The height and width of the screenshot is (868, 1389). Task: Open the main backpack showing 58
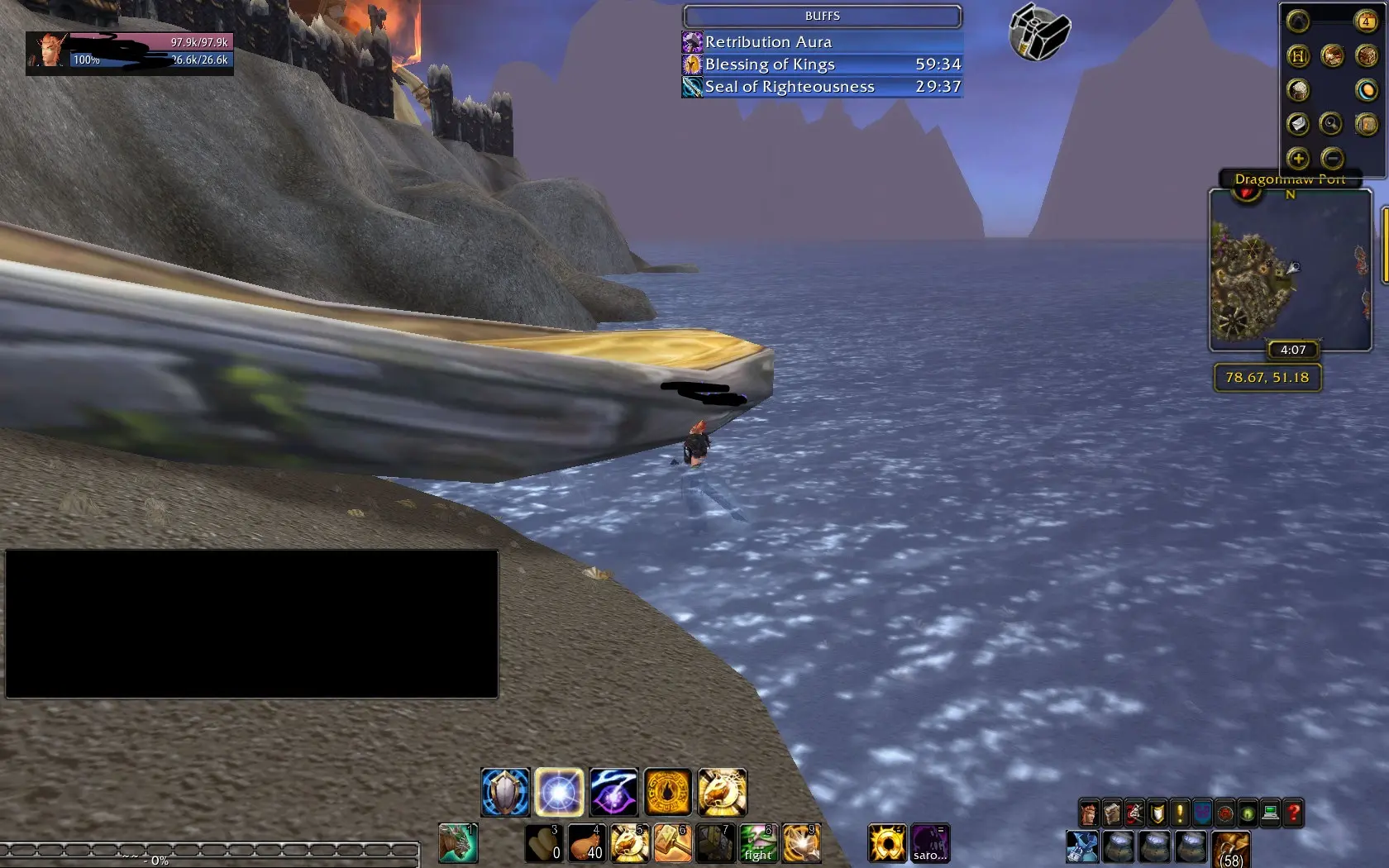(1231, 850)
